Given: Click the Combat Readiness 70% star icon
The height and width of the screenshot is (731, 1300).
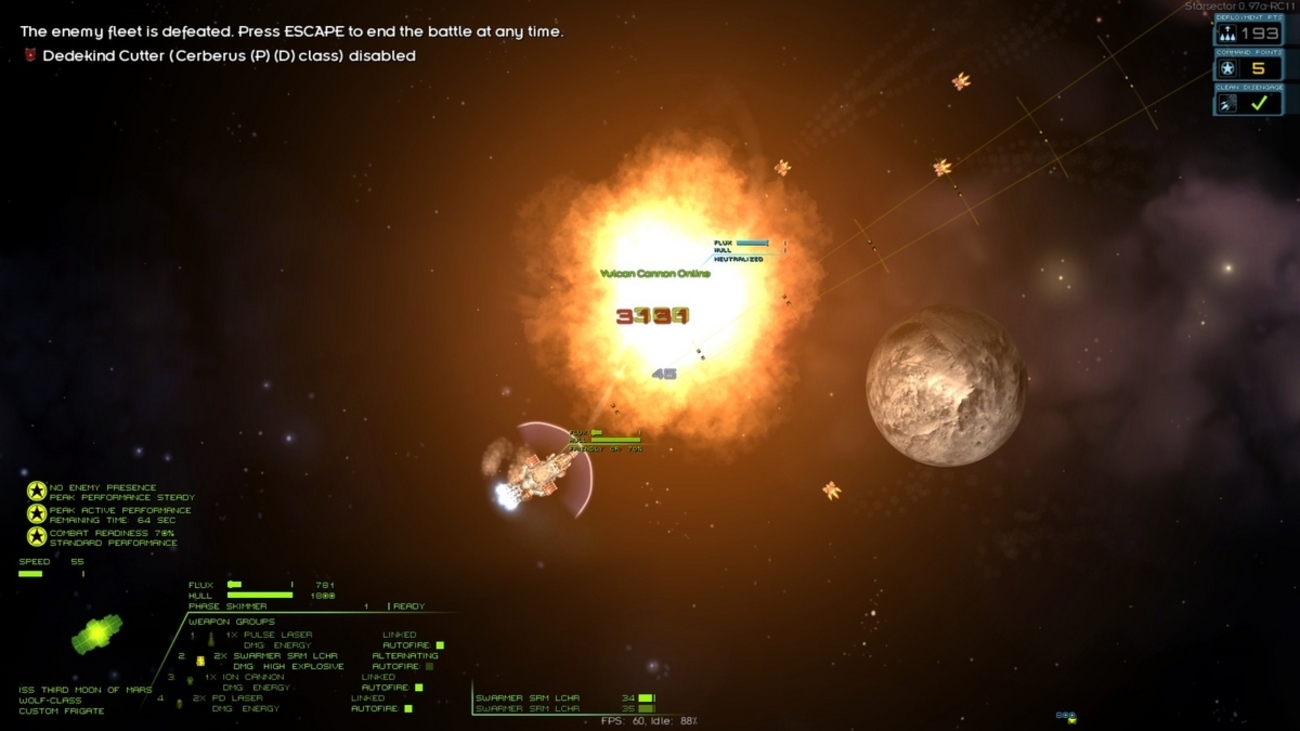Looking at the screenshot, I should point(37,537).
